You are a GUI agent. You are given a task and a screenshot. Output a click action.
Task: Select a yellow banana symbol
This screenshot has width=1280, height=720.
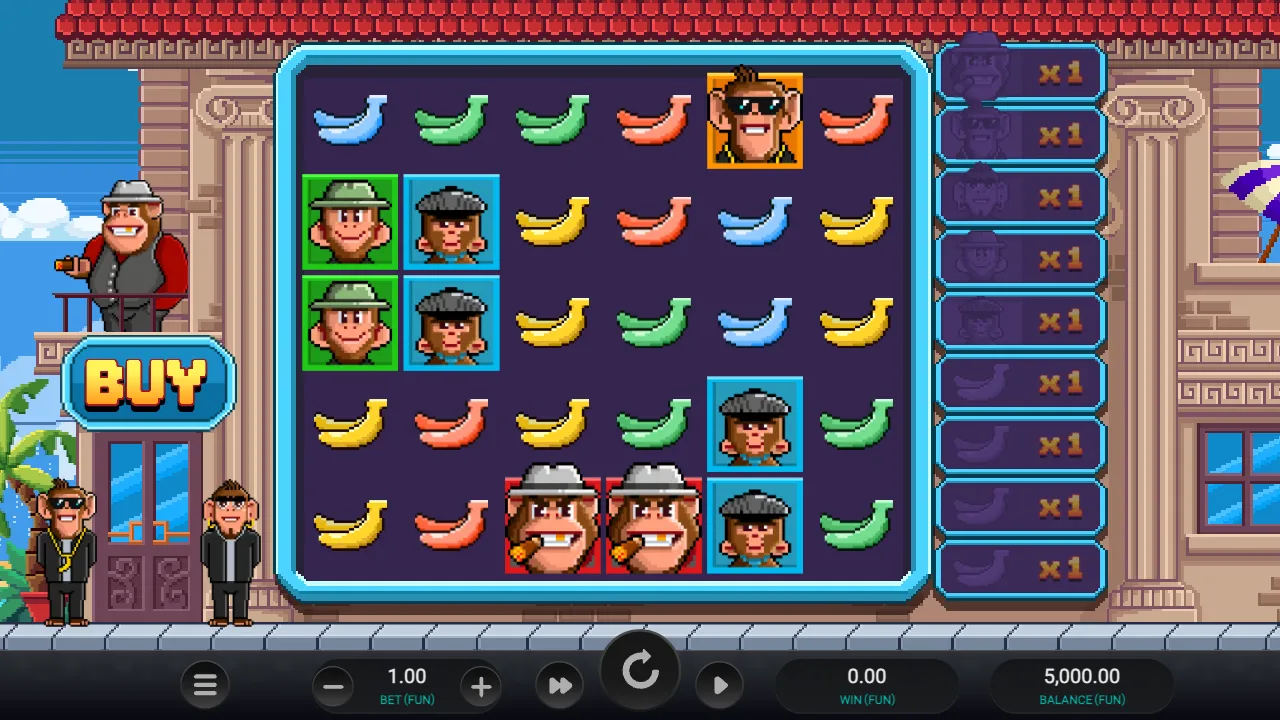553,222
